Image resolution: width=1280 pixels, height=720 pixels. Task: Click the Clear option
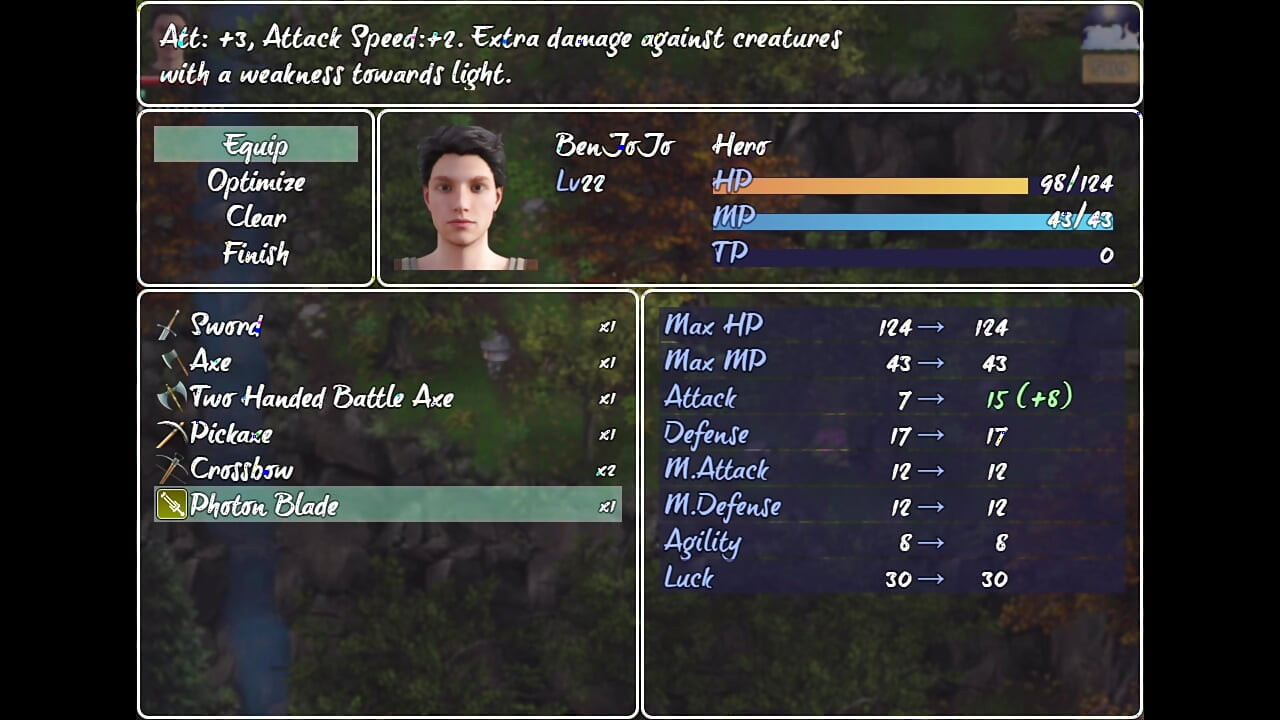click(x=255, y=218)
